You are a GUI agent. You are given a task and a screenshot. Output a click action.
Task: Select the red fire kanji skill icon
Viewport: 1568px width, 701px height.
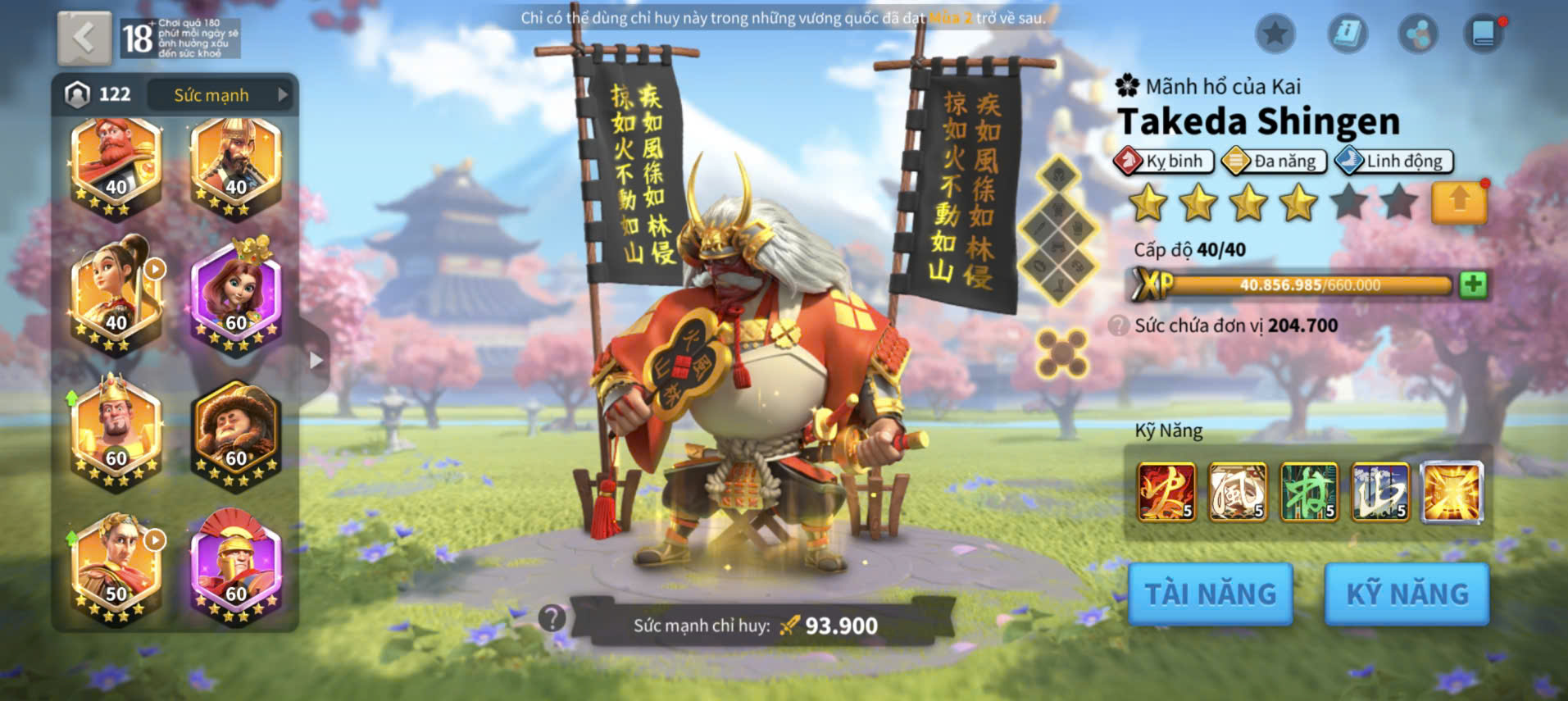[x=1166, y=492]
